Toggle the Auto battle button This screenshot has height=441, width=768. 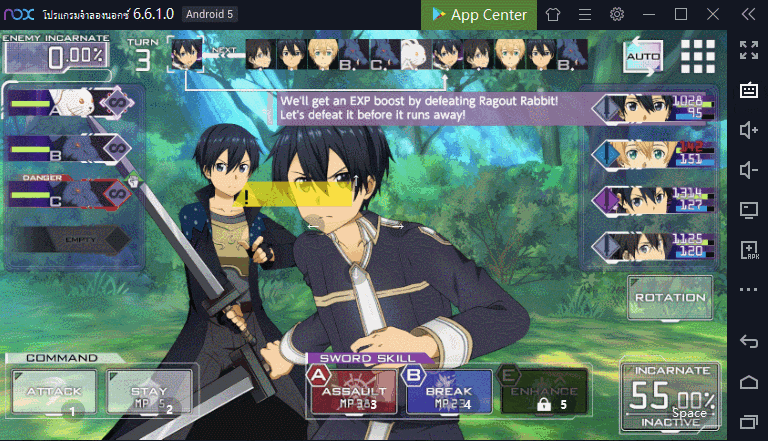[x=643, y=57]
